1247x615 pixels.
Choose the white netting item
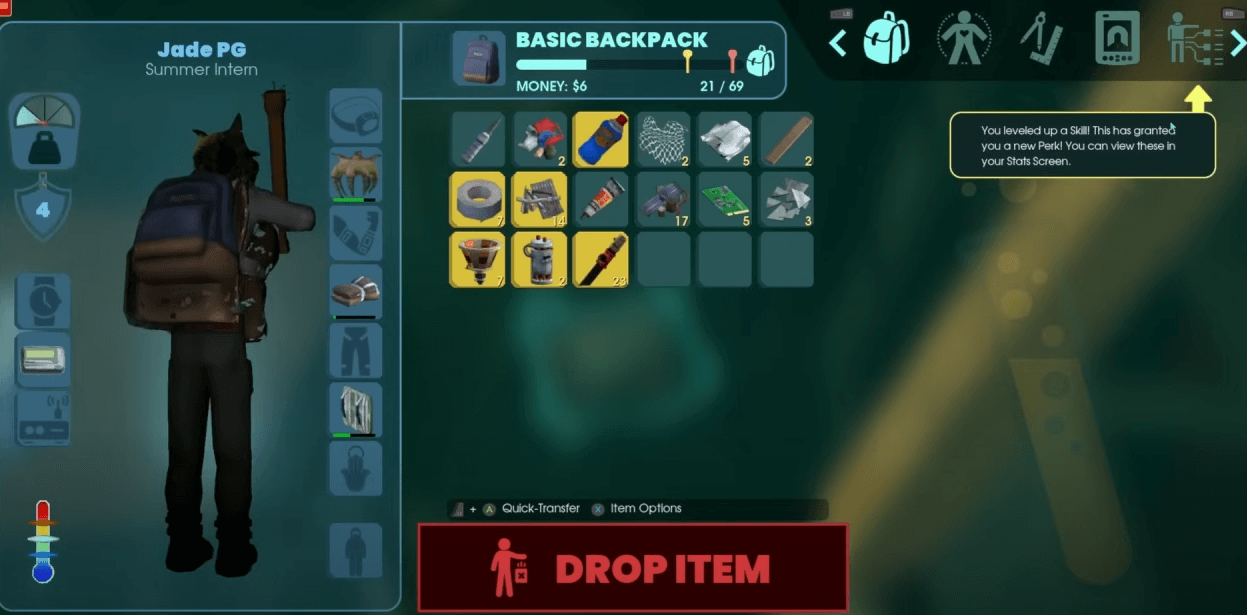(x=662, y=139)
